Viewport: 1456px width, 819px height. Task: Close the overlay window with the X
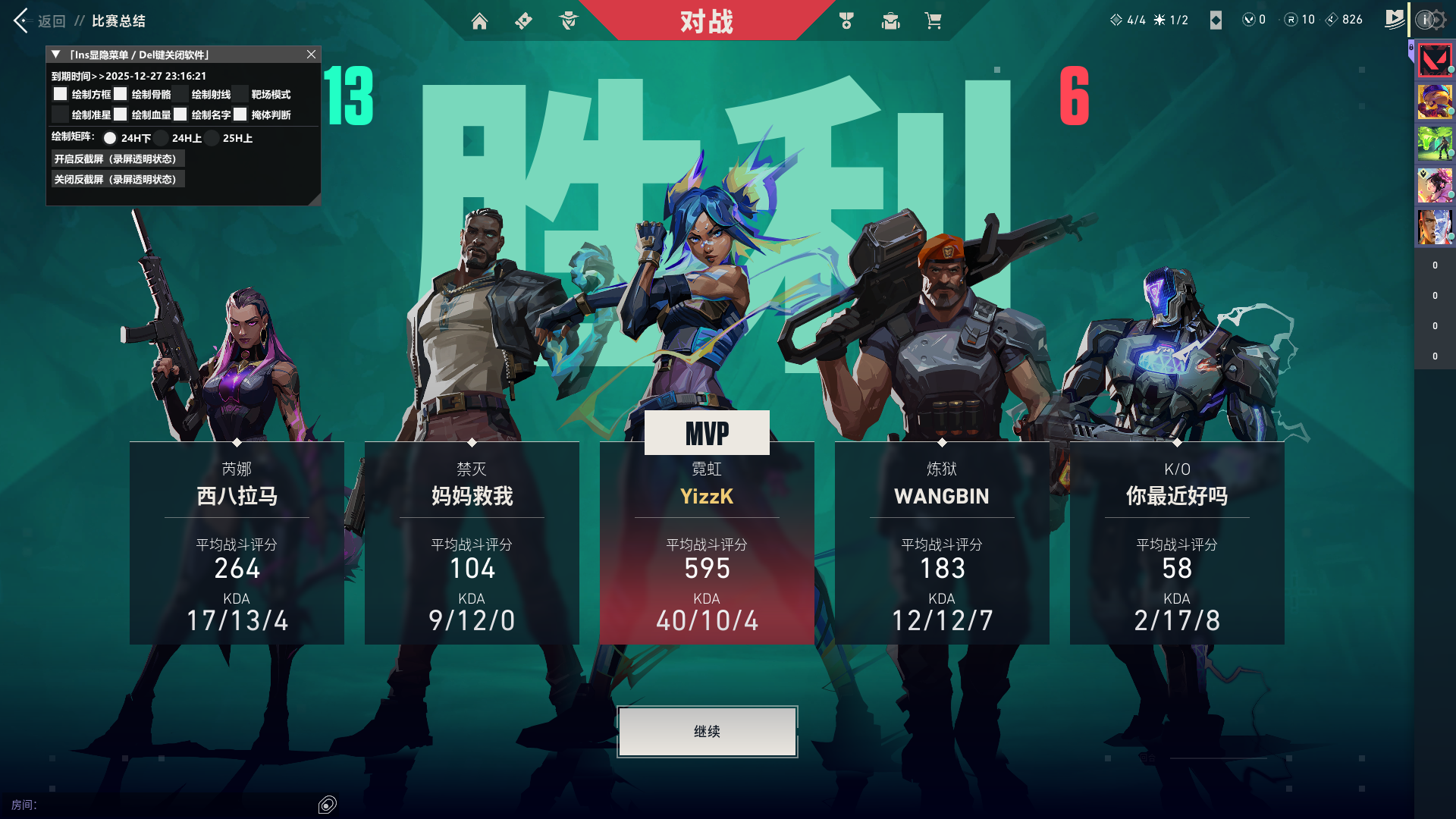coord(311,55)
